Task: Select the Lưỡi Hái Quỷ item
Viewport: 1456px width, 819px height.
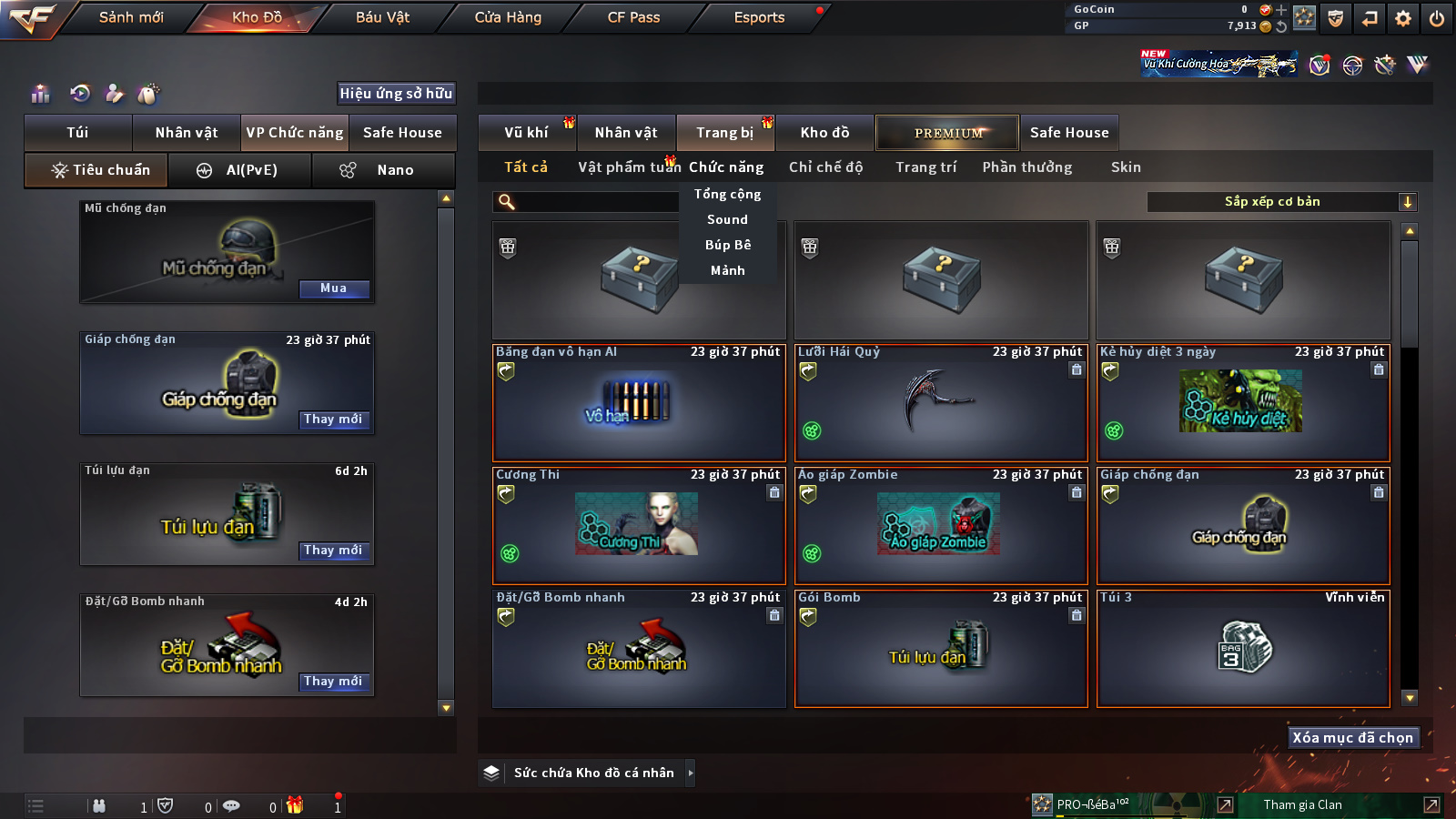Action: point(941,403)
